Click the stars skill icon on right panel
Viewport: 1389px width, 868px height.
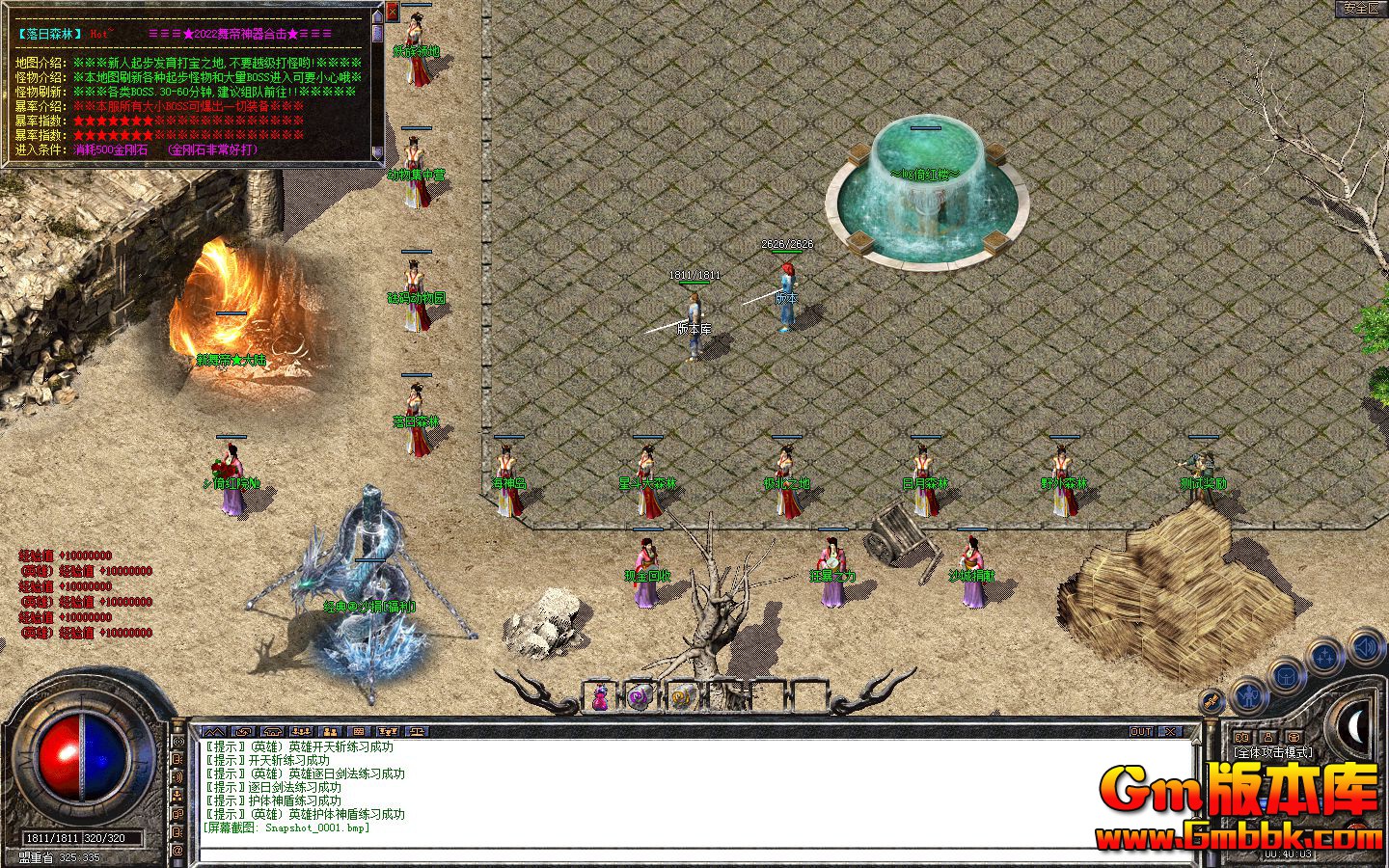[1324, 655]
